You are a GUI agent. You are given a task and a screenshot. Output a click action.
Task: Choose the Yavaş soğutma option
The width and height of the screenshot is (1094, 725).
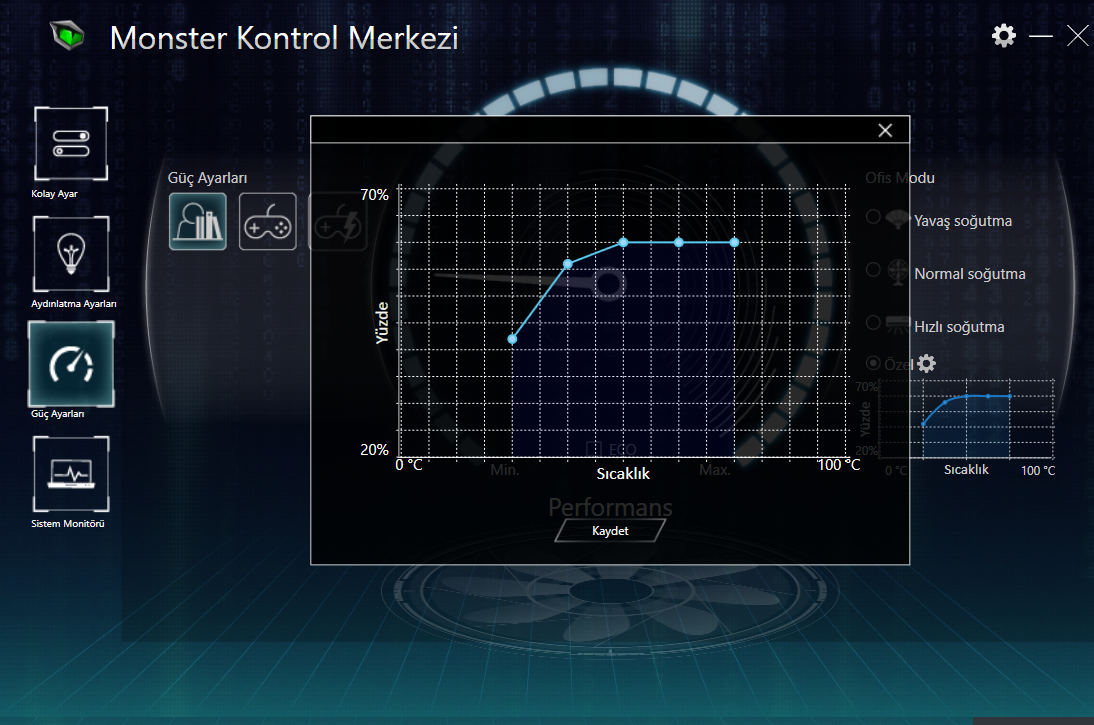click(x=873, y=217)
